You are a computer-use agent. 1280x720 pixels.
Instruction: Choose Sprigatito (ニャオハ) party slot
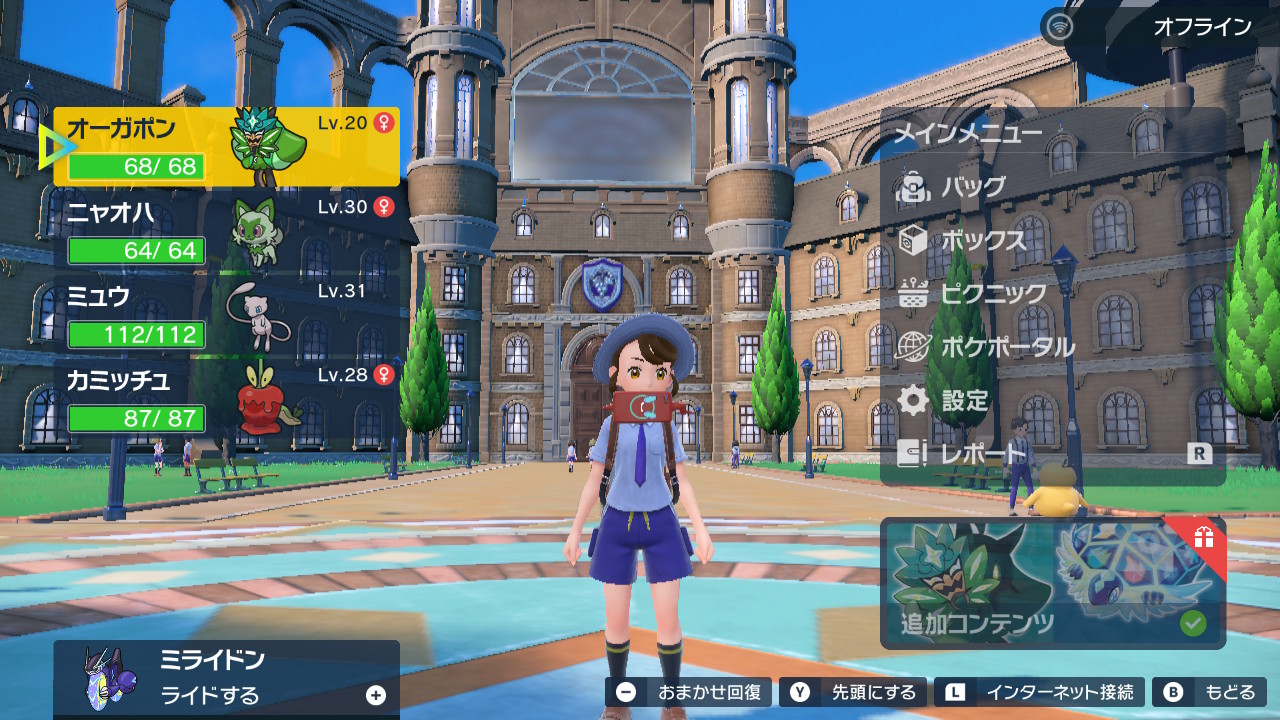(227, 231)
